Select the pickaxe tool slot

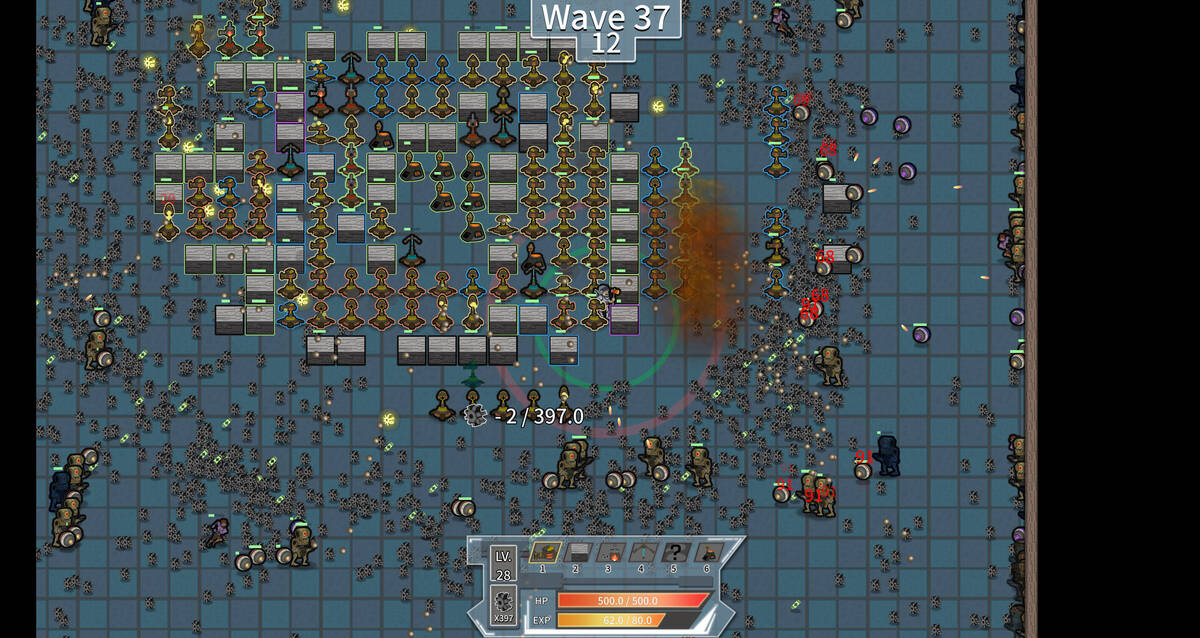[641, 553]
